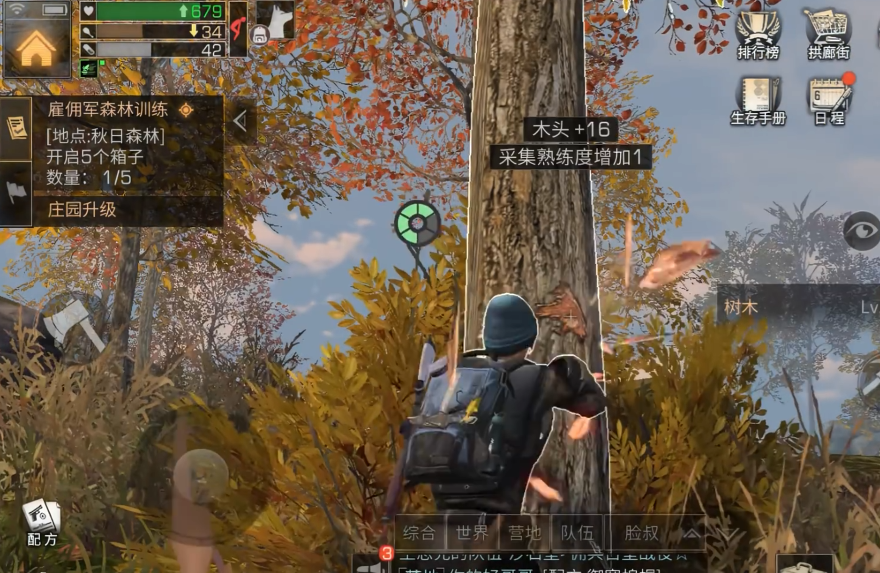Screen dimensions: 880x573
Task: Switch chat to the 综合 channel
Action: (x=420, y=534)
